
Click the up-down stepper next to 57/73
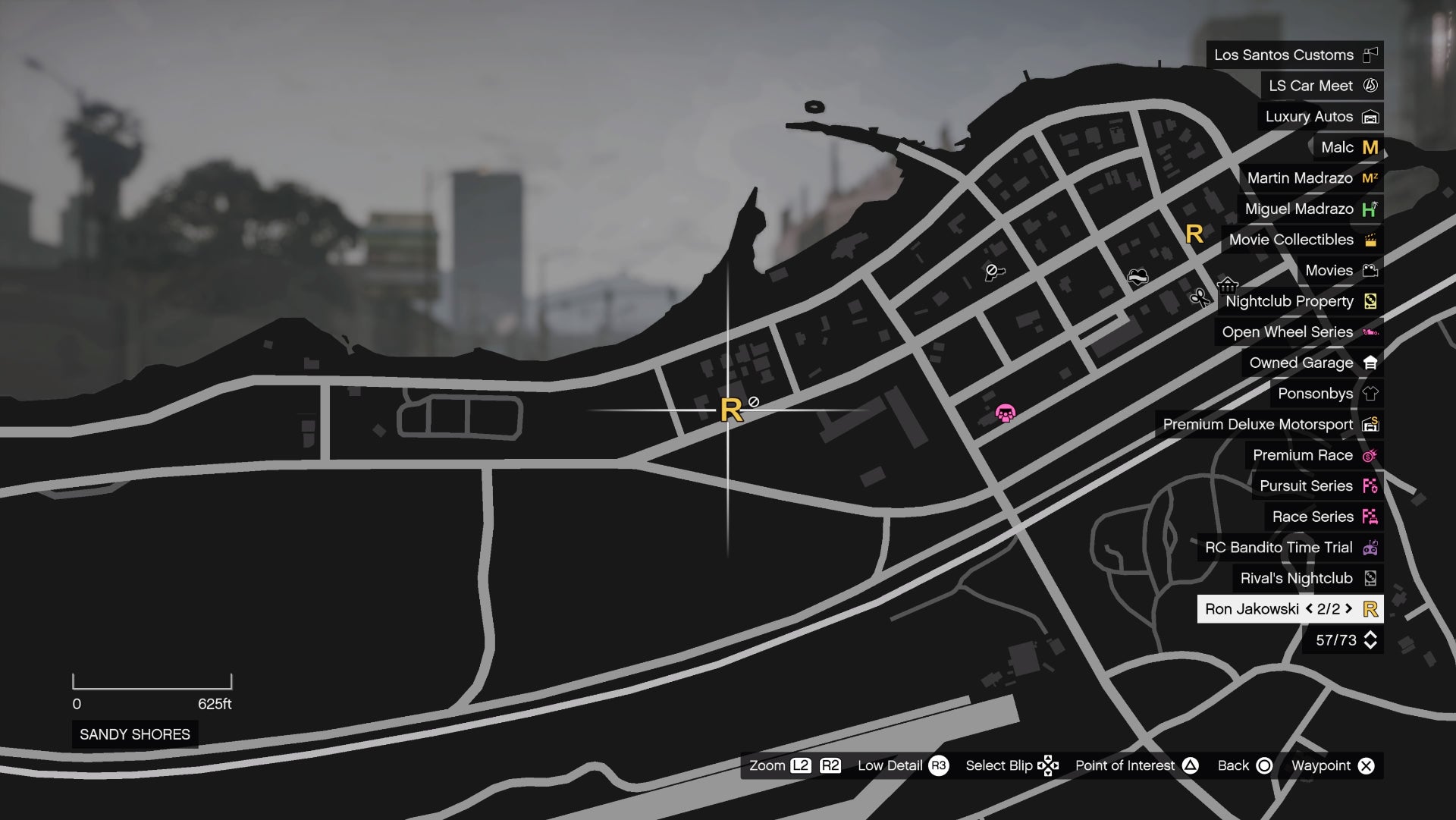(1370, 639)
